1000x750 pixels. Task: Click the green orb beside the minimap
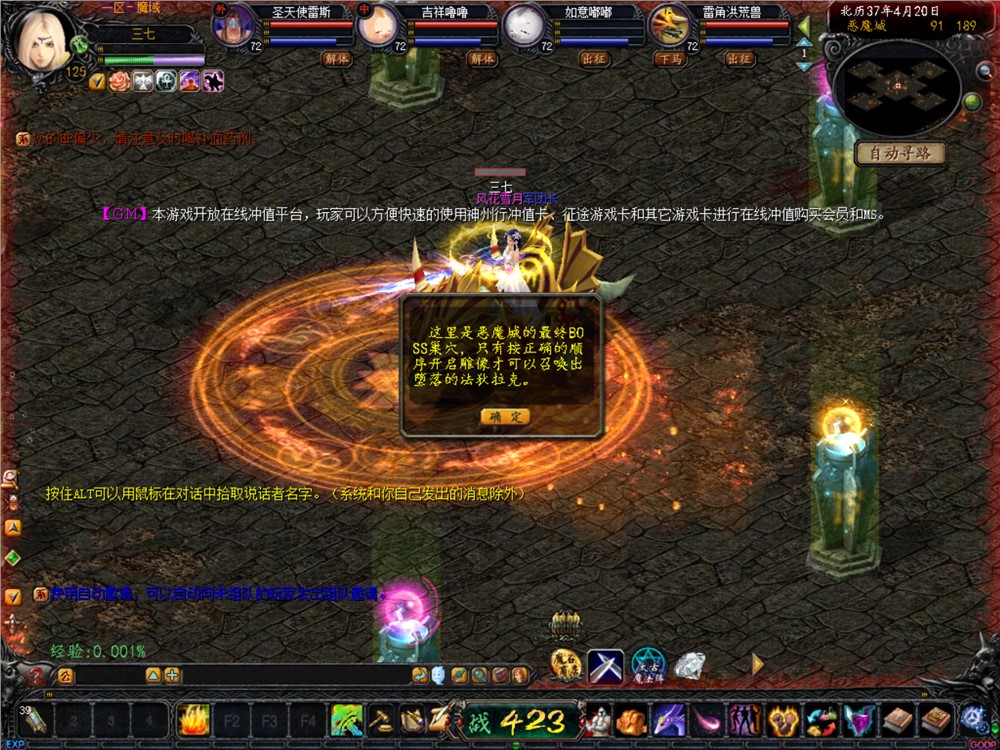[971, 101]
